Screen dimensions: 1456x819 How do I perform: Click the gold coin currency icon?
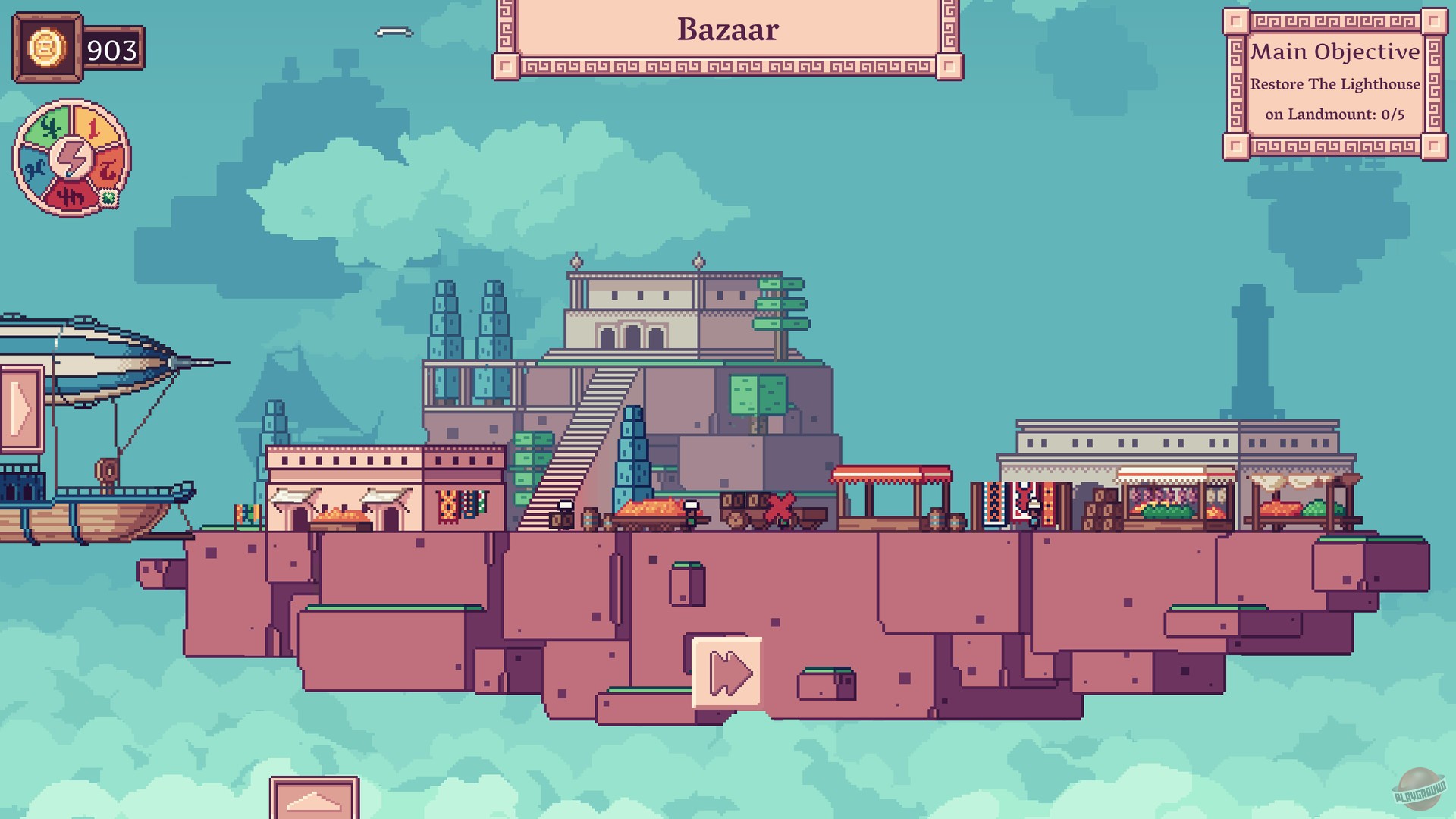[x=47, y=48]
